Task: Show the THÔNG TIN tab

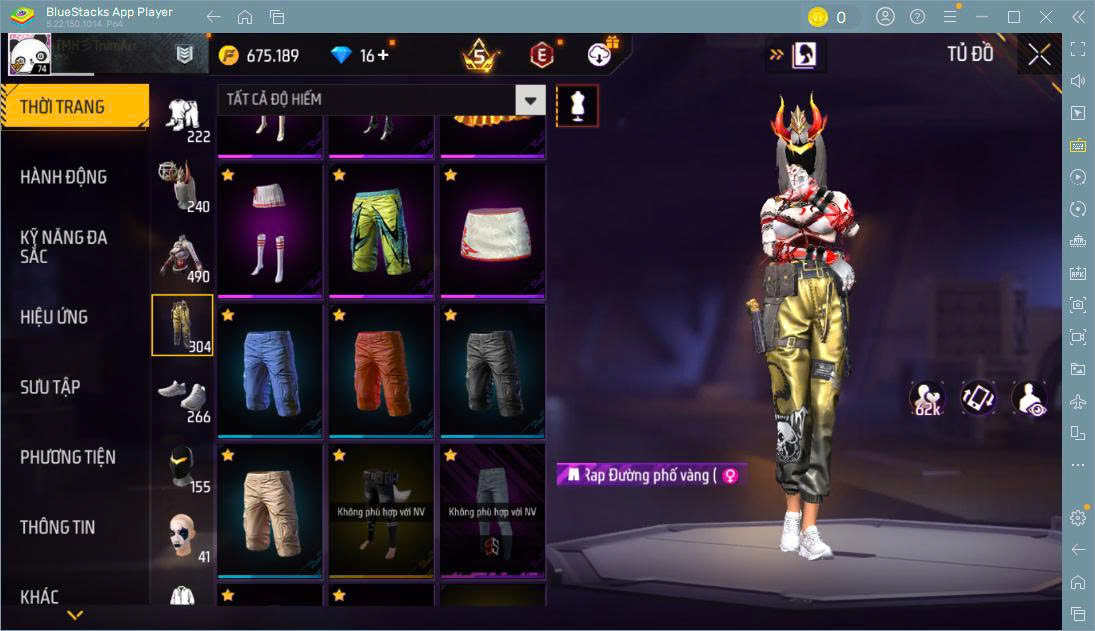Action: coord(58,527)
